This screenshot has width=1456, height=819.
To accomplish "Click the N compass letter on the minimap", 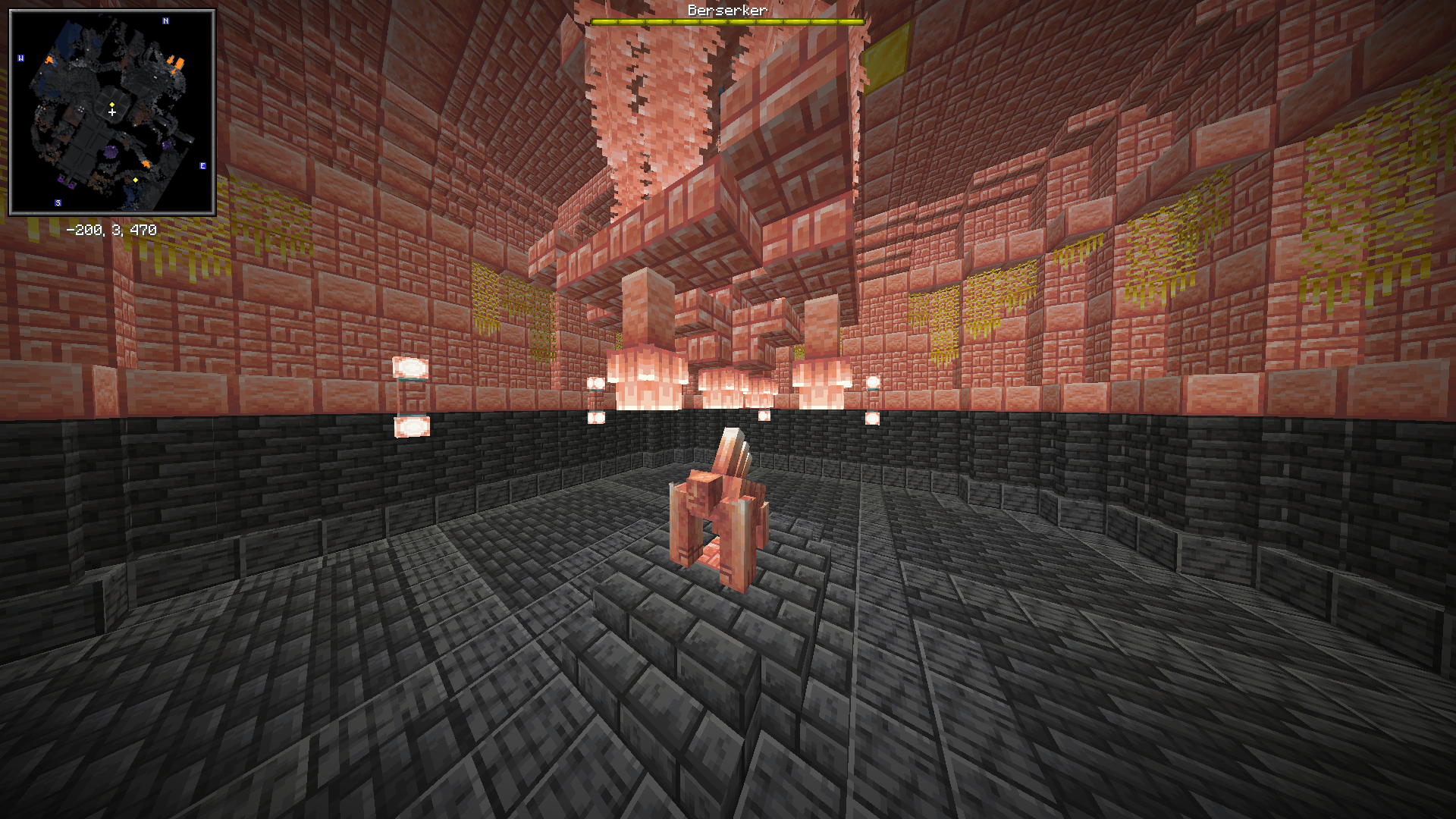I will click(x=165, y=20).
